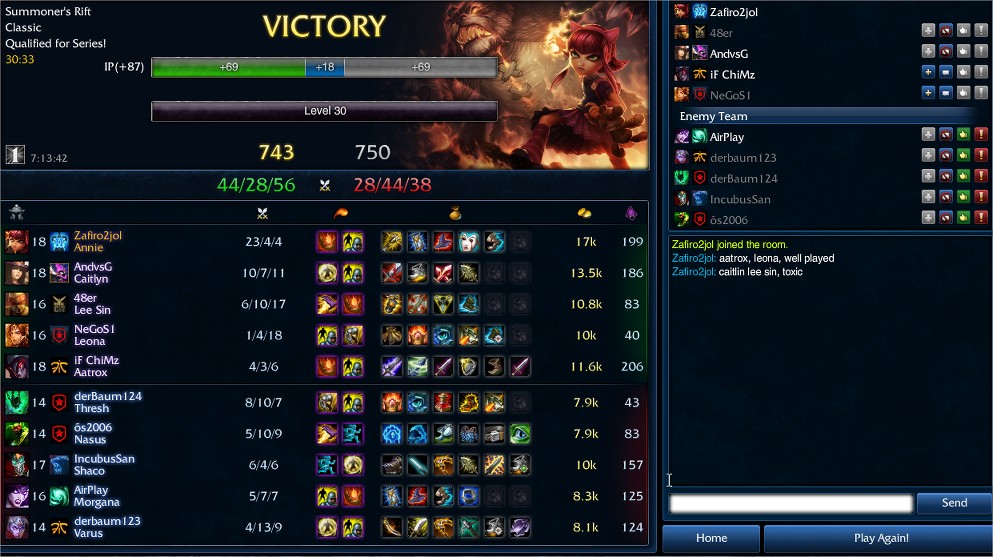Screen dimensions: 993x557
Task: Focus the chat text input box
Action: tap(791, 503)
